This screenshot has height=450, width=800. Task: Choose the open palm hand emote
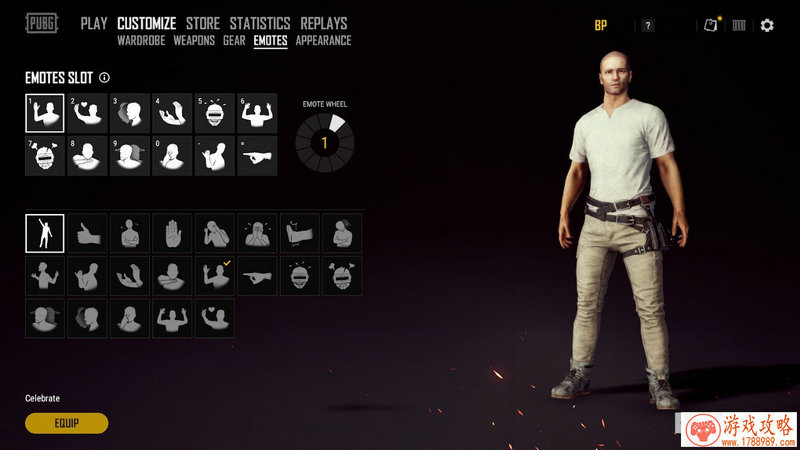tap(172, 233)
